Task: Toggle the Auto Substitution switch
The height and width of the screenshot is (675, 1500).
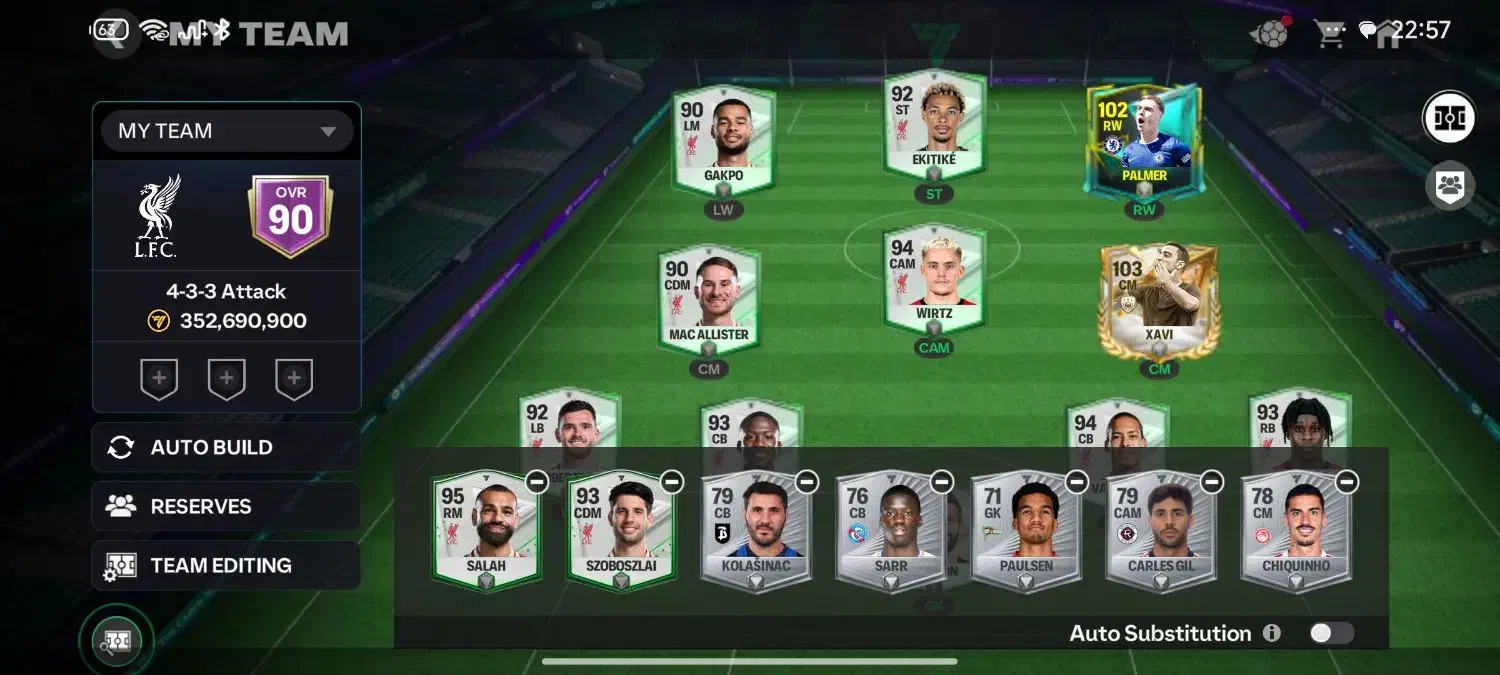Action: coord(1332,633)
